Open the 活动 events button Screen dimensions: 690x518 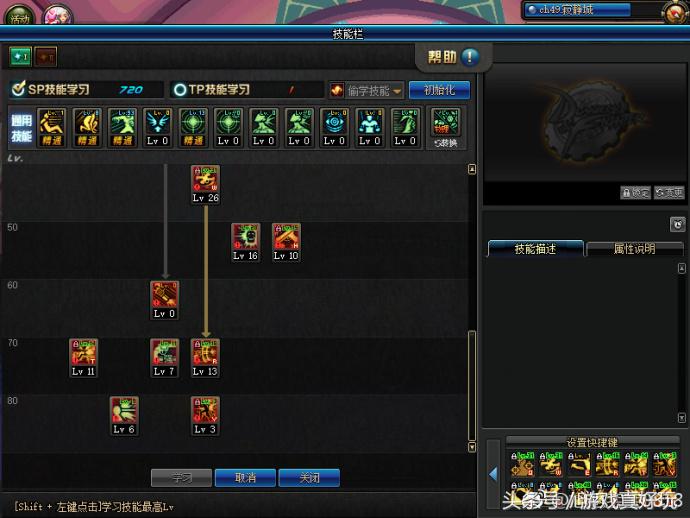tap(21, 15)
